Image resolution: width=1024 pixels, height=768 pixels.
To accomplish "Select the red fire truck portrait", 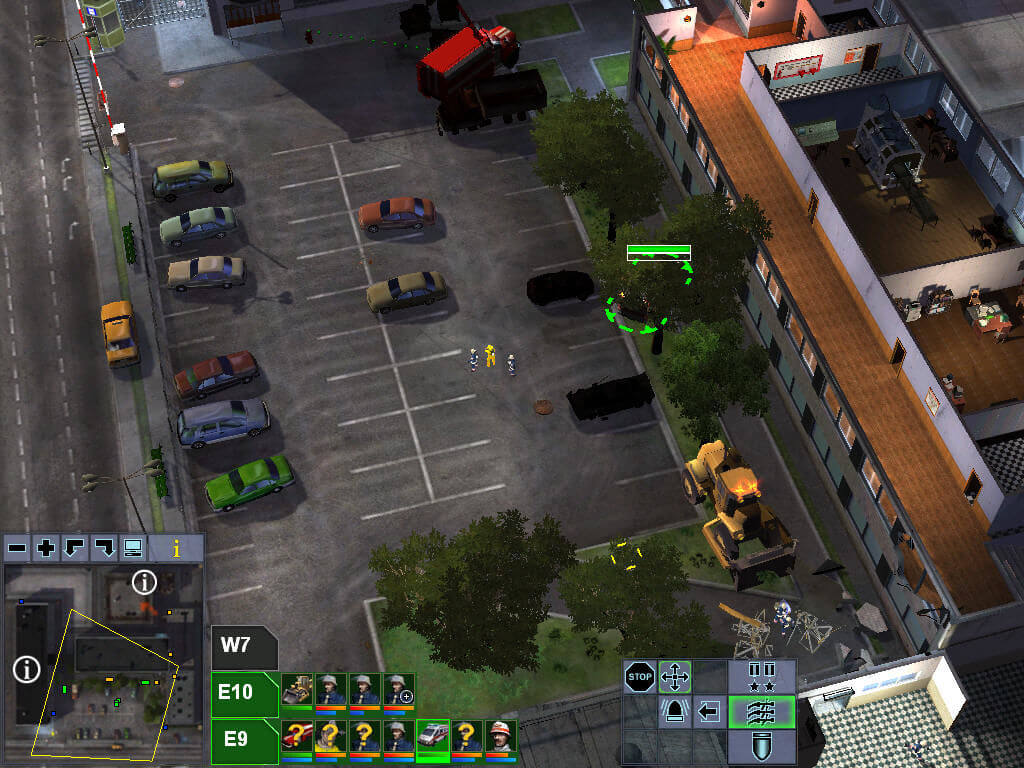I will click(x=297, y=737).
